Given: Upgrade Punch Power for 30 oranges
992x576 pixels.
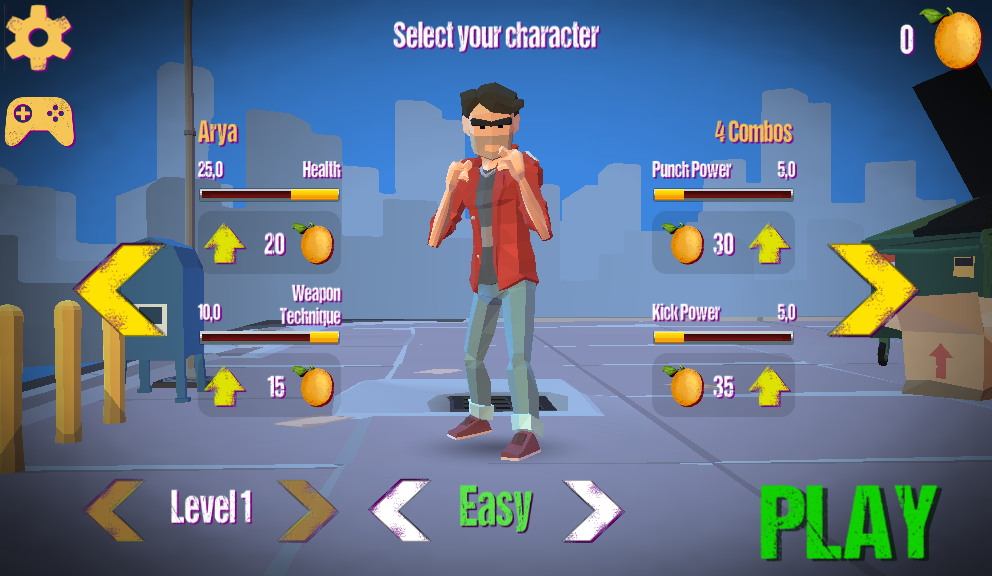Looking at the screenshot, I should point(768,244).
